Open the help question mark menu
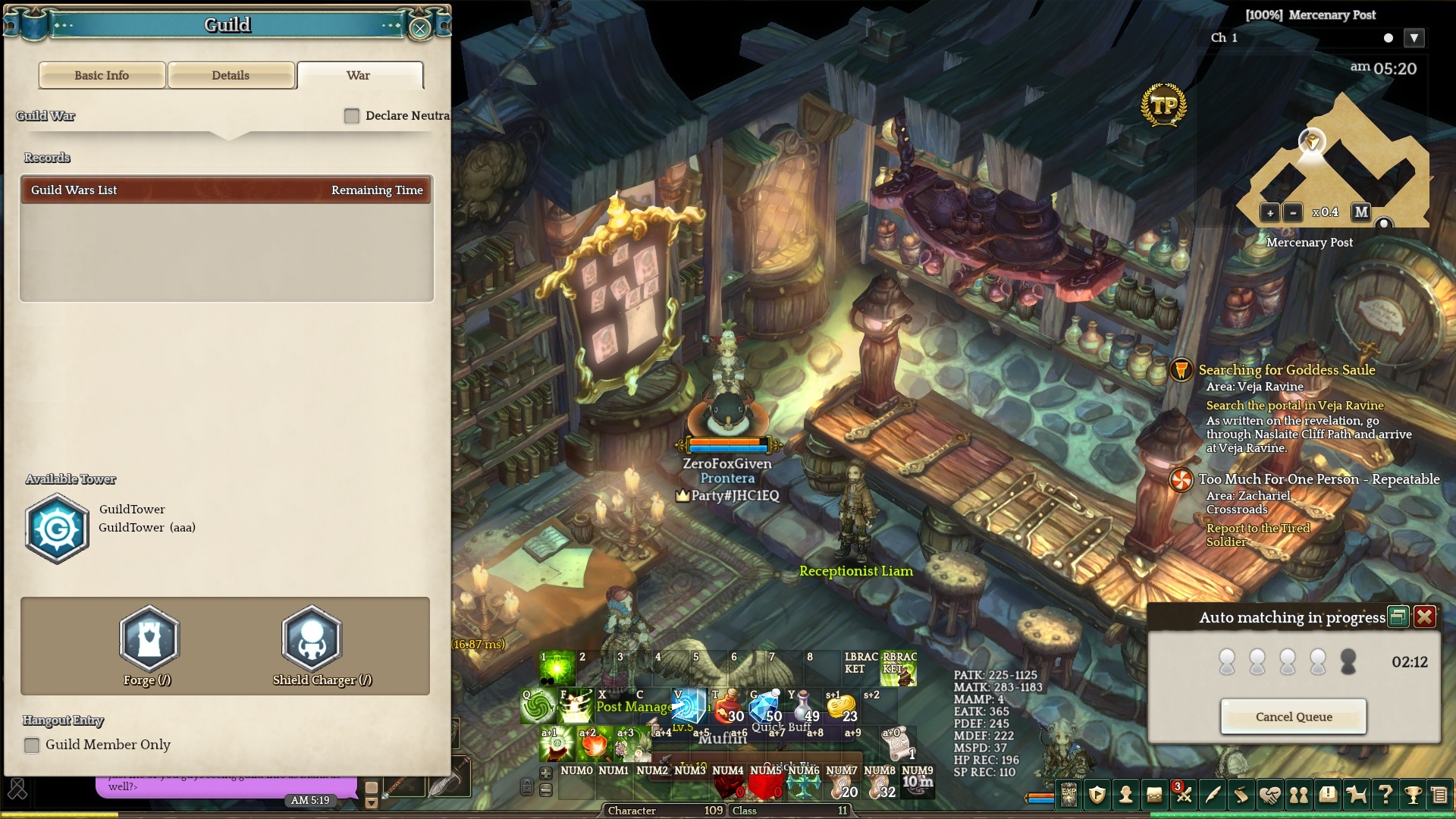 pos(1385,795)
